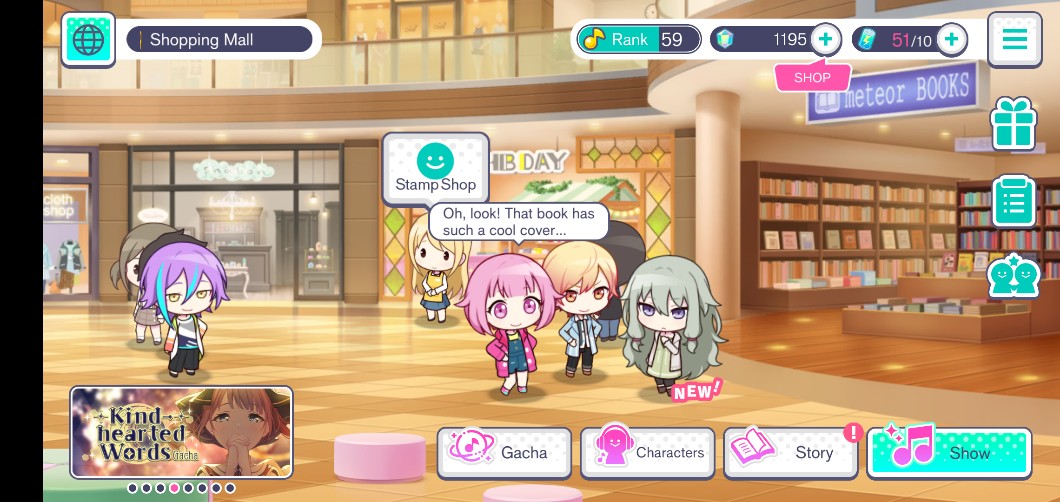Open the missions clipboard icon
The width and height of the screenshot is (1060, 502).
click(1013, 201)
